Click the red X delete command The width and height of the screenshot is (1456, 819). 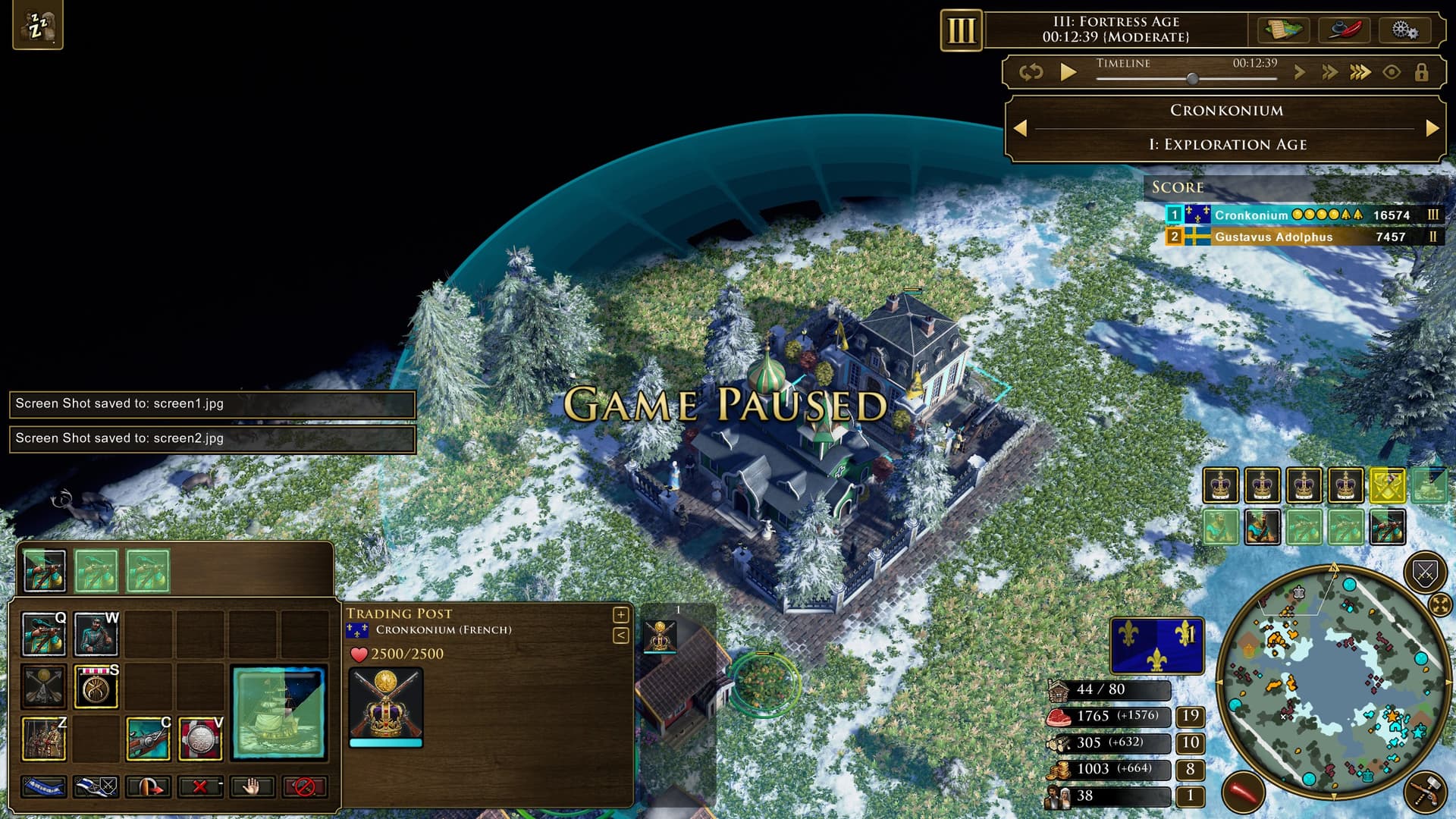[200, 786]
